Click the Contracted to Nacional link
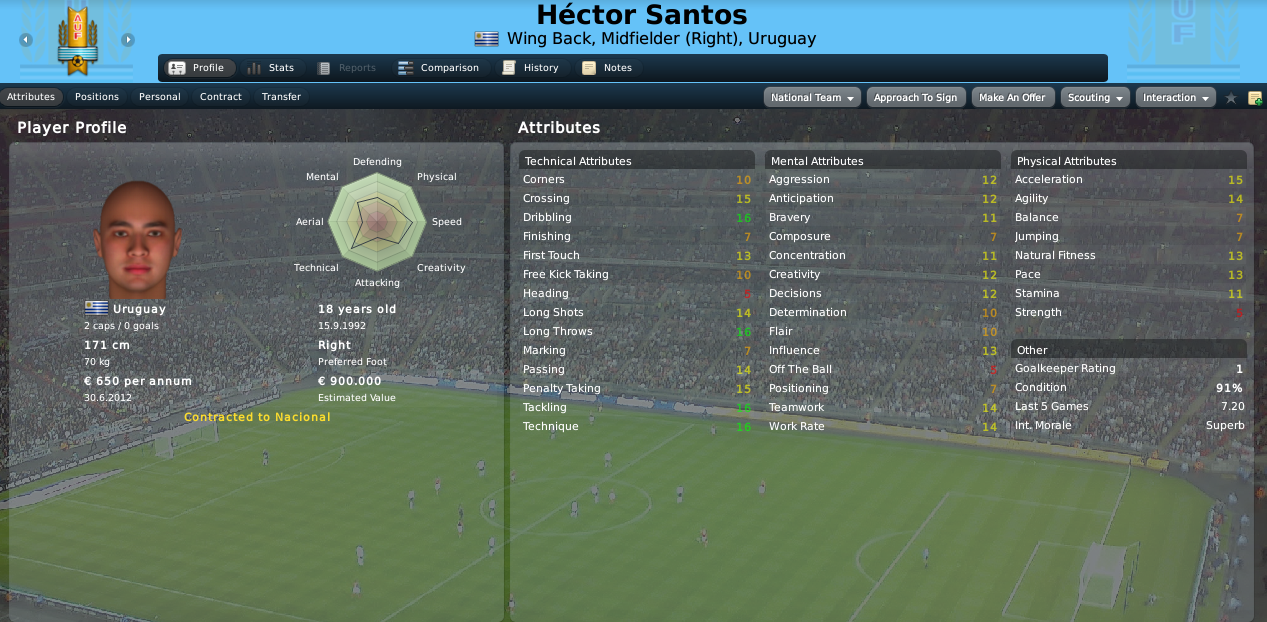Viewport: 1267px width, 622px height. click(x=257, y=417)
